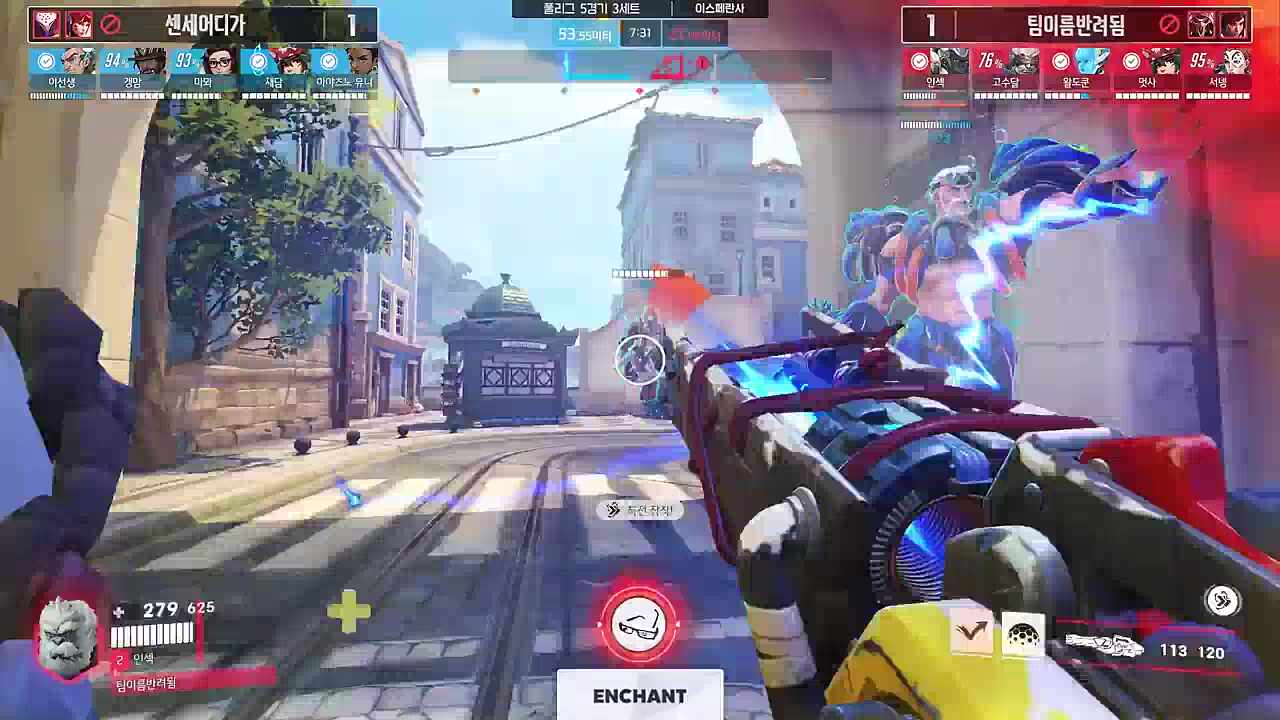This screenshot has height=720, width=1280.
Task: Click the 센세어디가 team name banner
Action: (x=204, y=25)
